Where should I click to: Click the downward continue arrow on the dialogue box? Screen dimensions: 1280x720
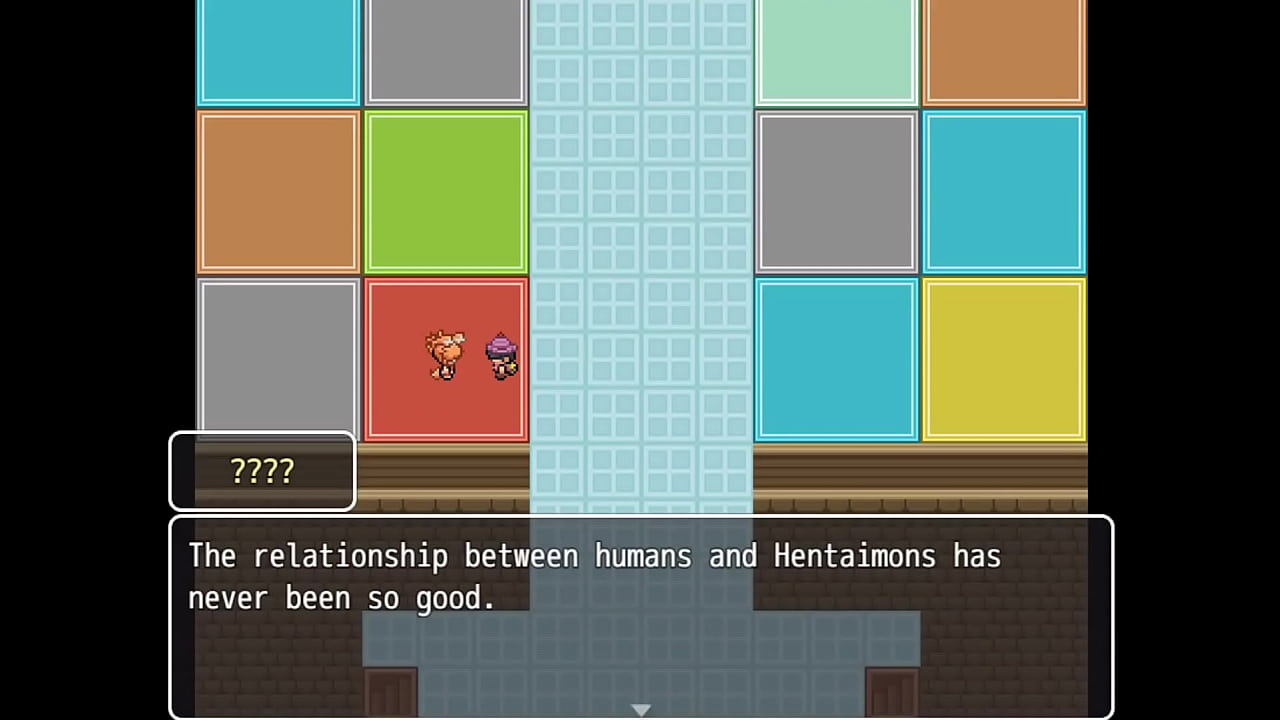(641, 708)
